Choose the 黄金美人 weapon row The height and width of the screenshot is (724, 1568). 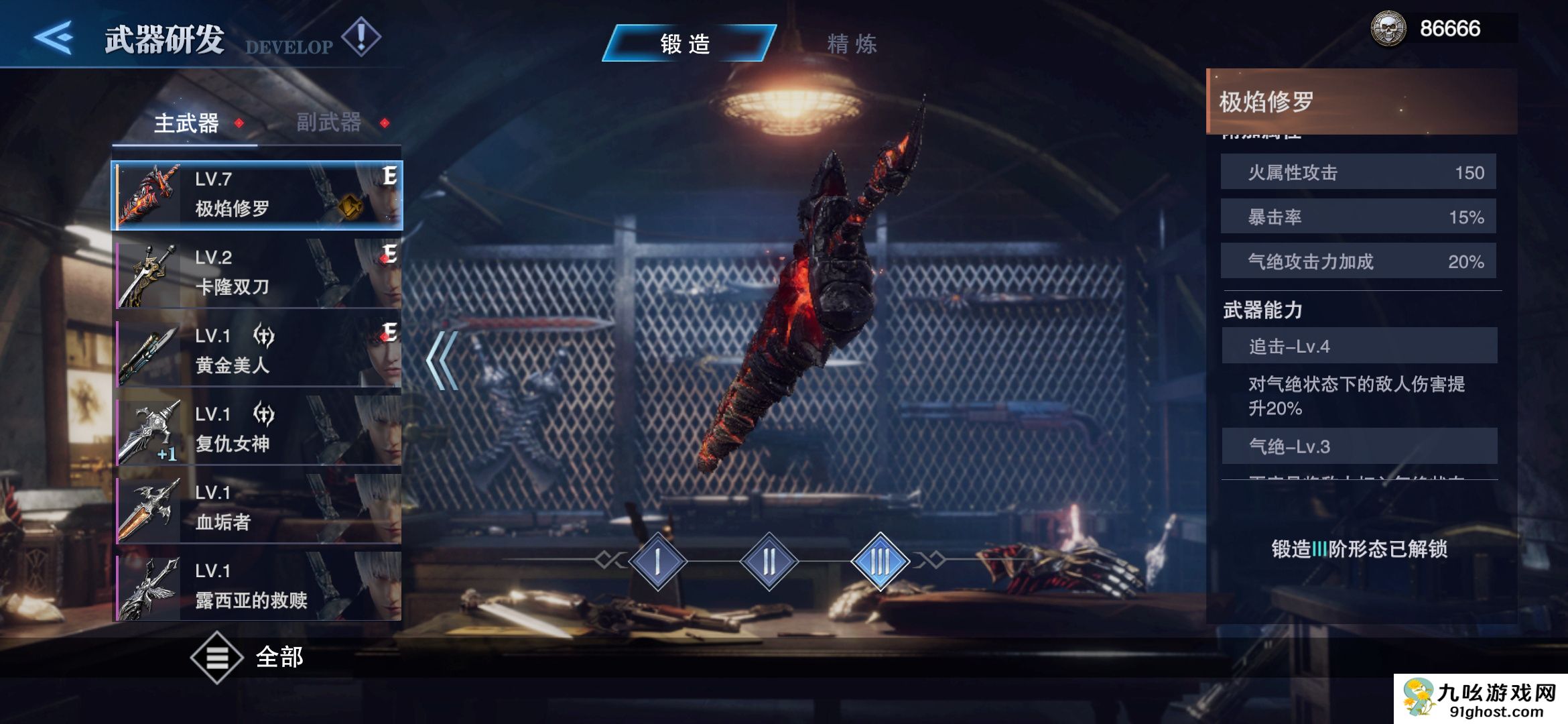click(257, 351)
